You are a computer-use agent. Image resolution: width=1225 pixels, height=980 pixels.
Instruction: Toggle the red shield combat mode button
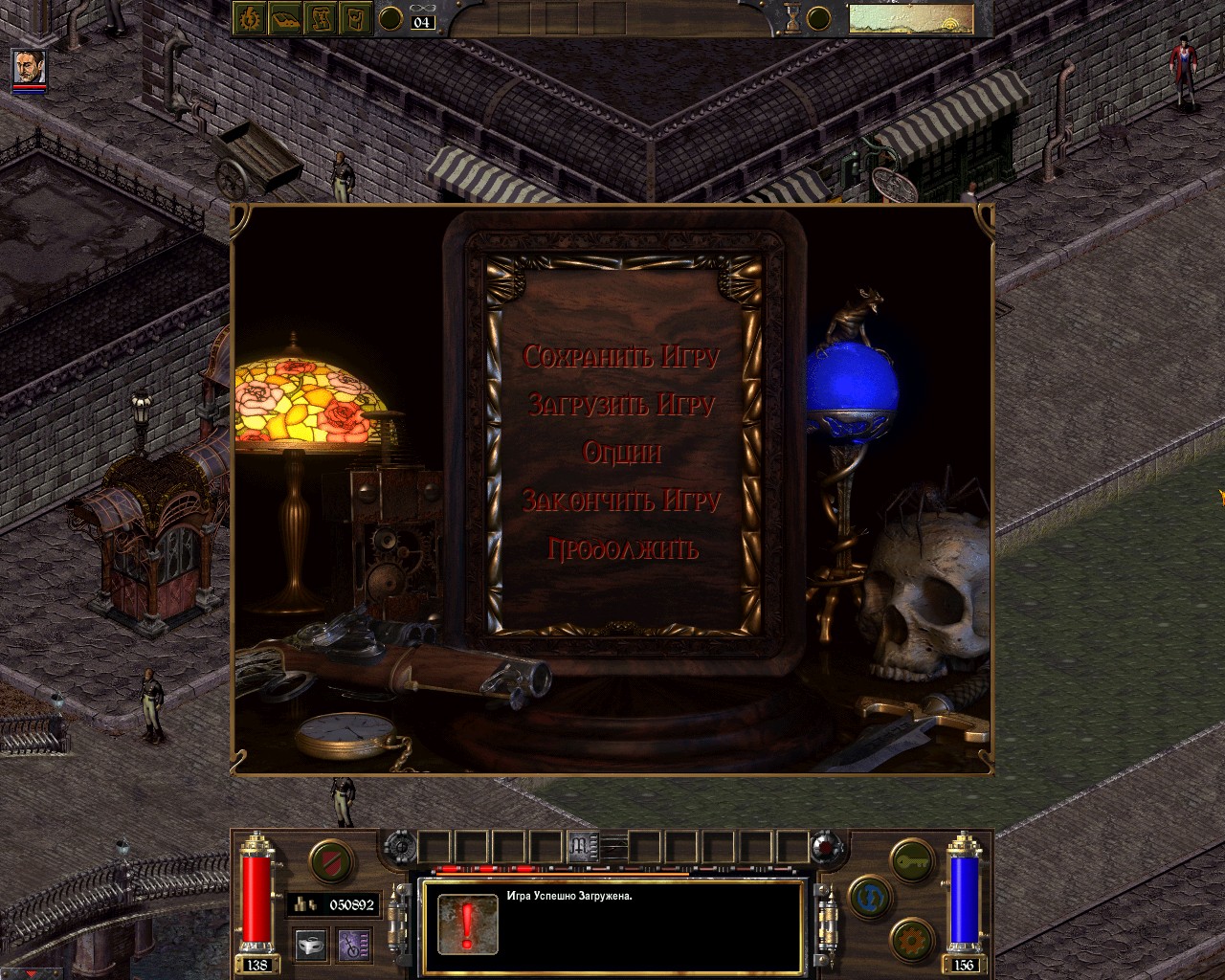pos(331,859)
